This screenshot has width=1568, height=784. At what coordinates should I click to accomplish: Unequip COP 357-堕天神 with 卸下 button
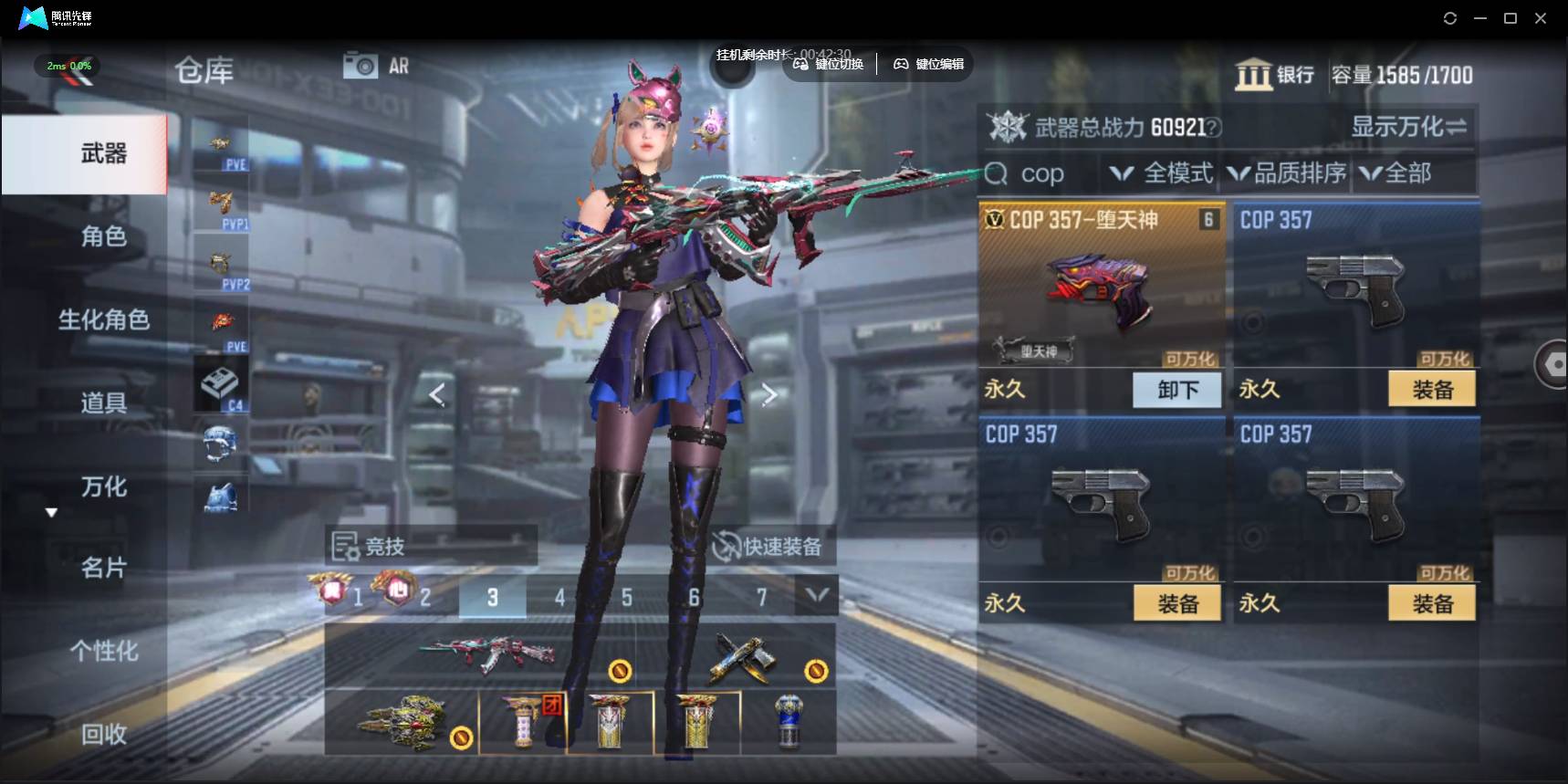pos(1177,390)
